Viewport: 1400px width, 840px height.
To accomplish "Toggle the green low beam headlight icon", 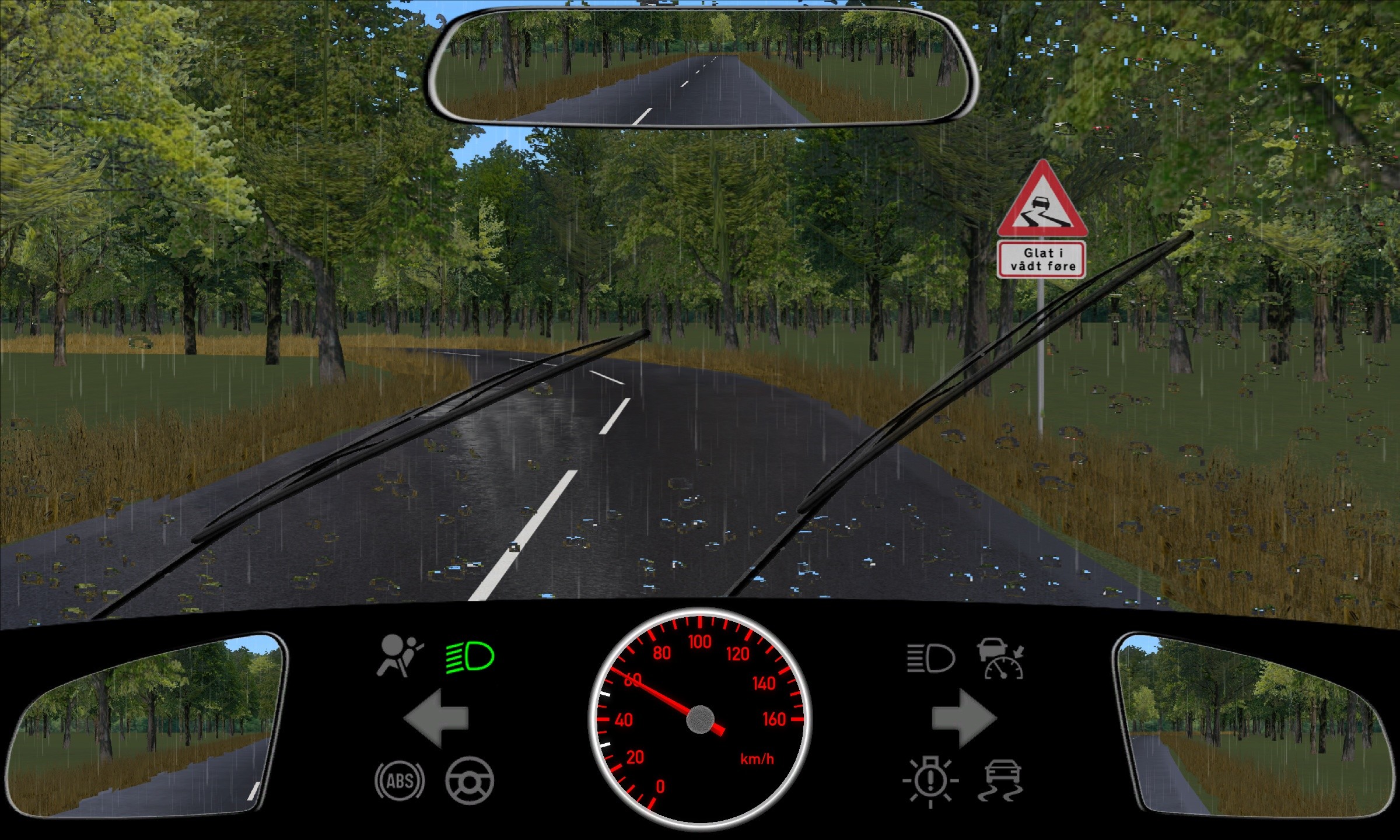I will point(470,657).
